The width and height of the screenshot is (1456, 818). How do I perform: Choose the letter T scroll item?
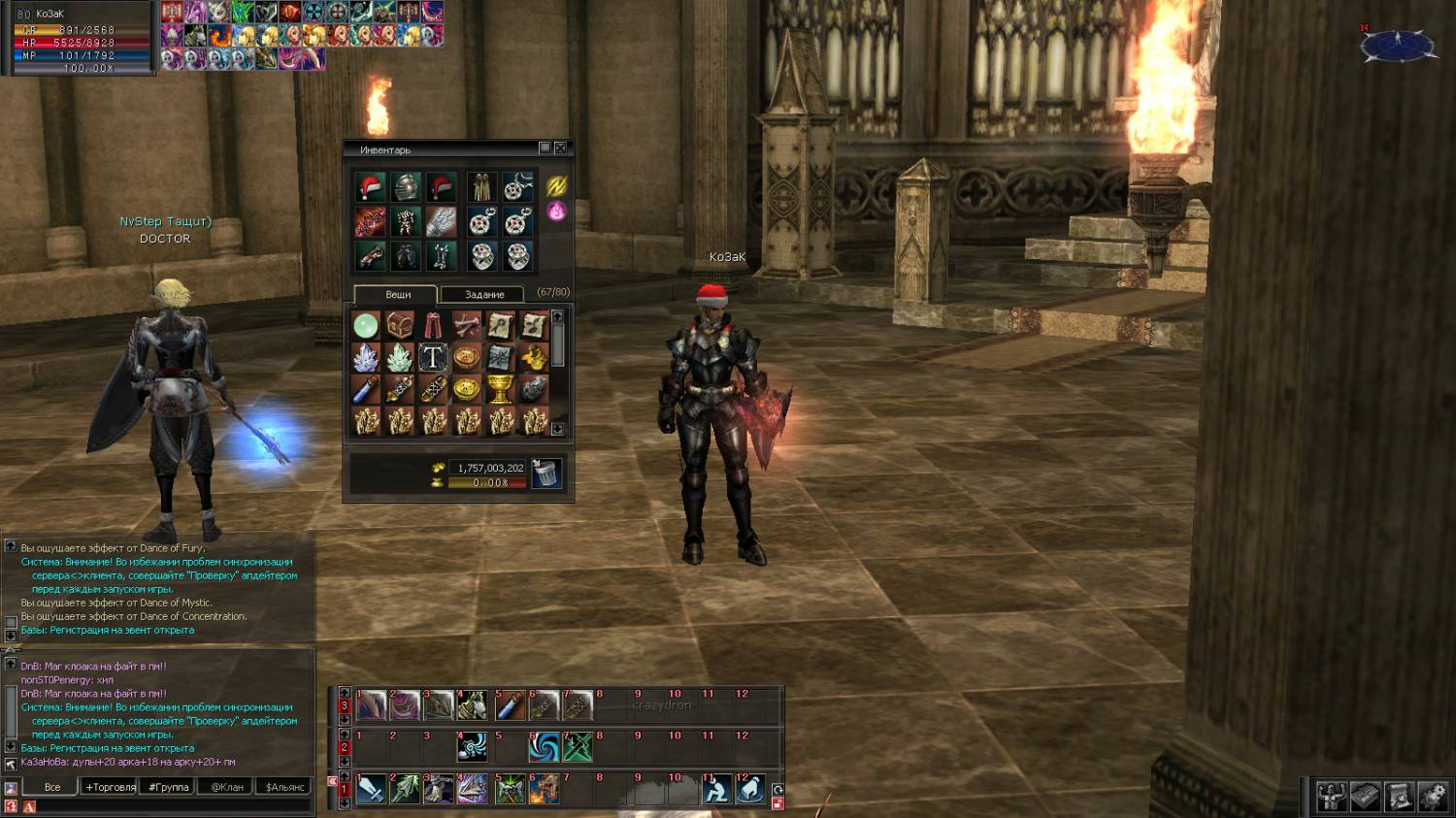pyautogui.click(x=433, y=358)
